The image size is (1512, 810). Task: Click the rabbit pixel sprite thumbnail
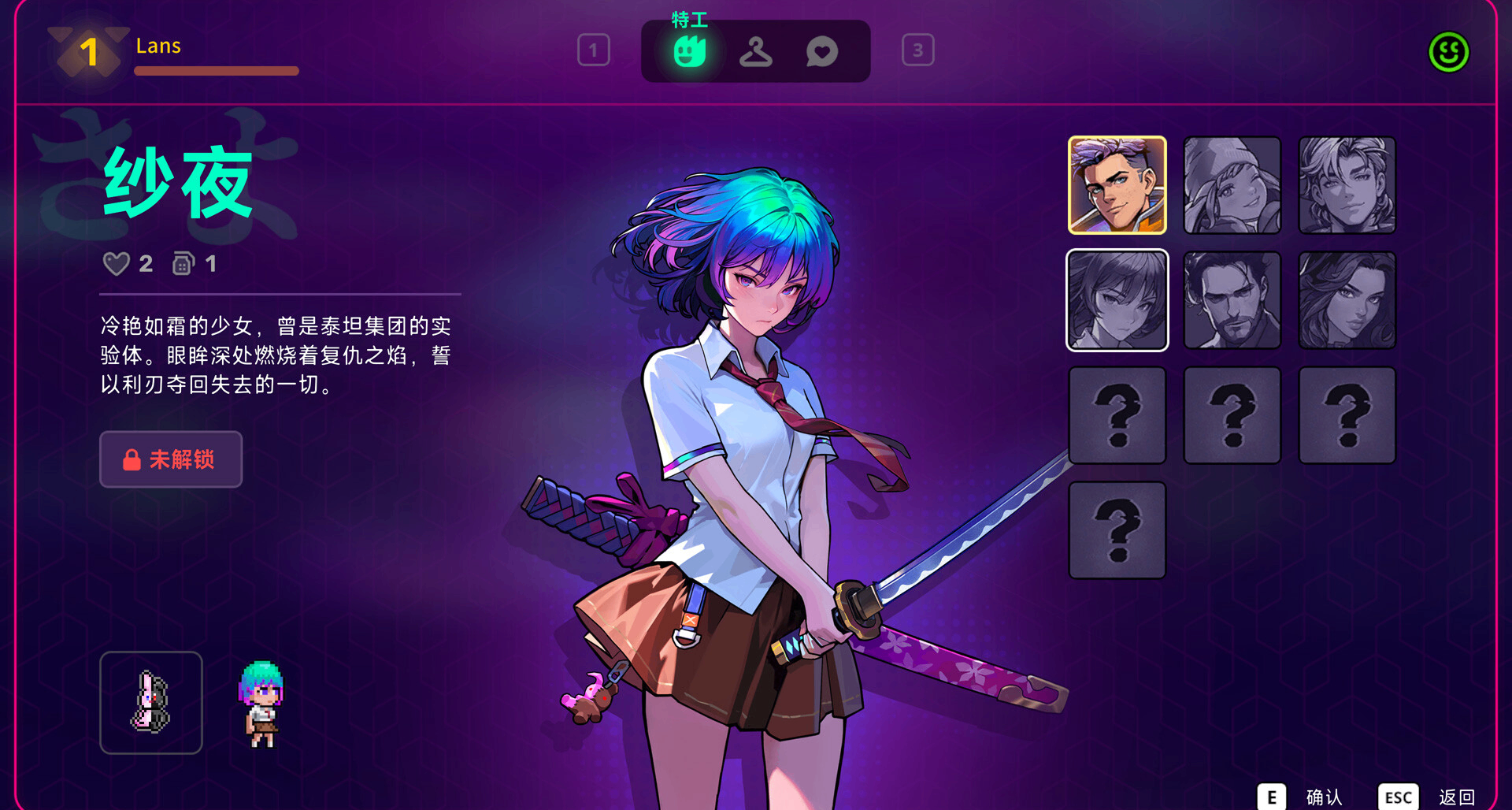click(150, 701)
